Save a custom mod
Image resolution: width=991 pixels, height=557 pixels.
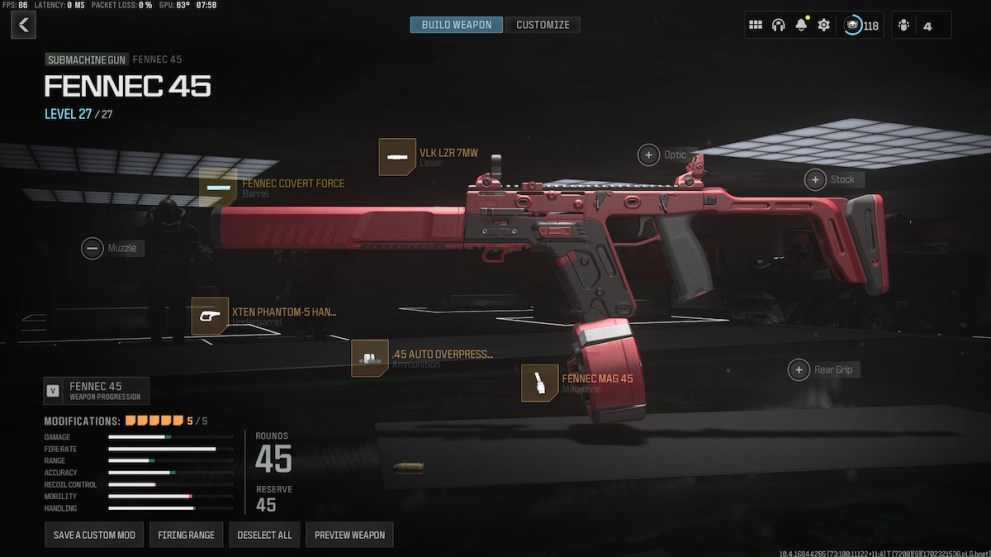coord(94,535)
